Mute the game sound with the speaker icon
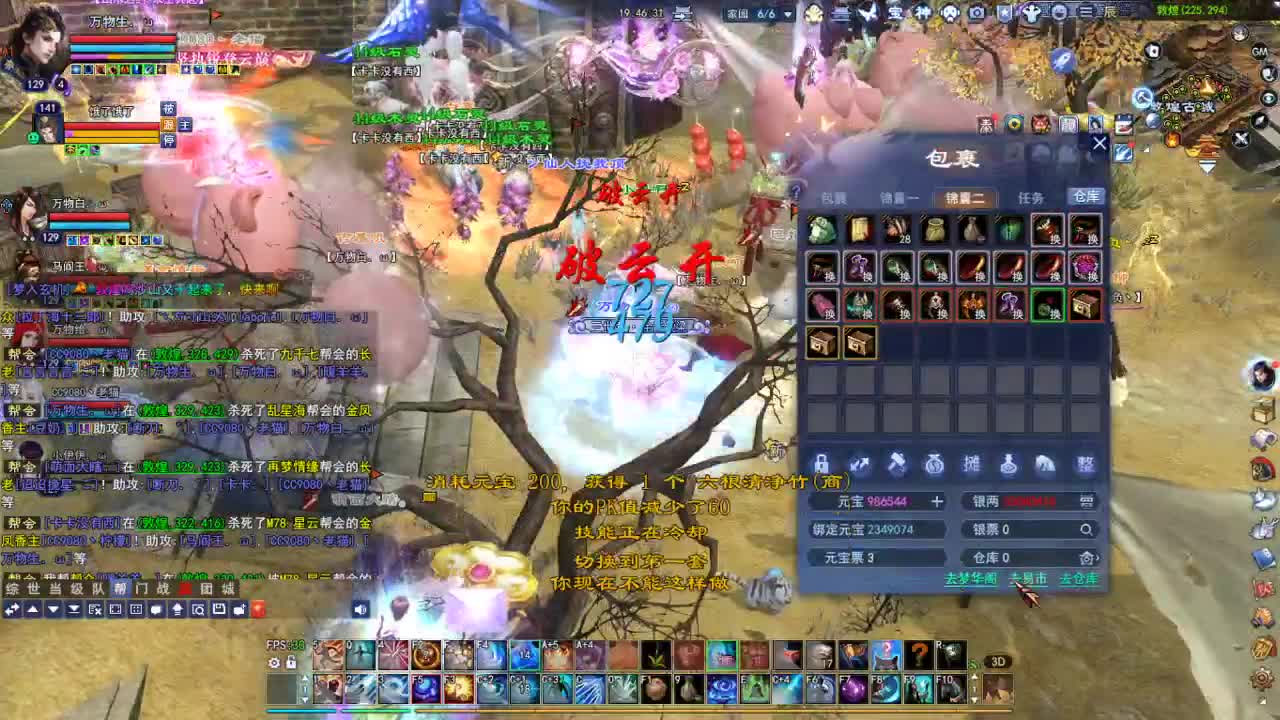 pyautogui.click(x=358, y=609)
